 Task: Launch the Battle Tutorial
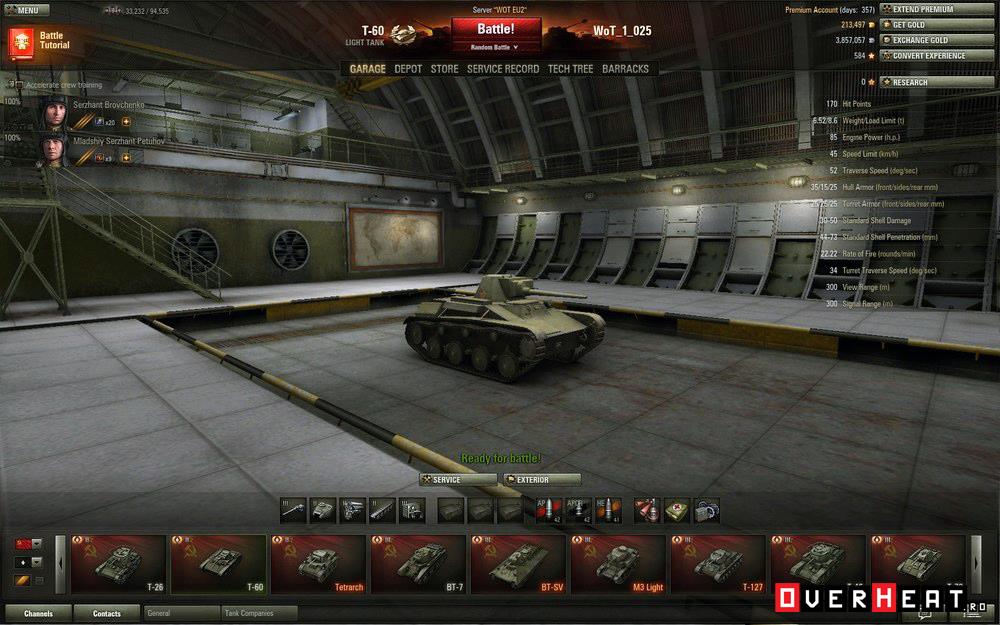click(x=38, y=41)
